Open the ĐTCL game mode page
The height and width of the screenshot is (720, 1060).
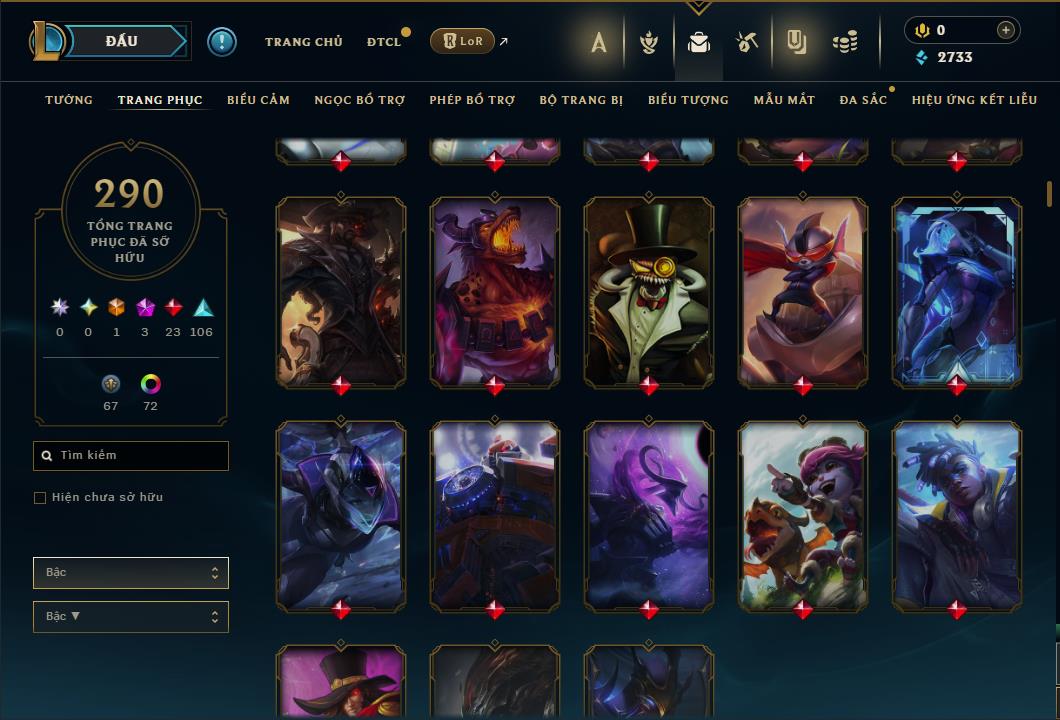pyautogui.click(x=384, y=42)
